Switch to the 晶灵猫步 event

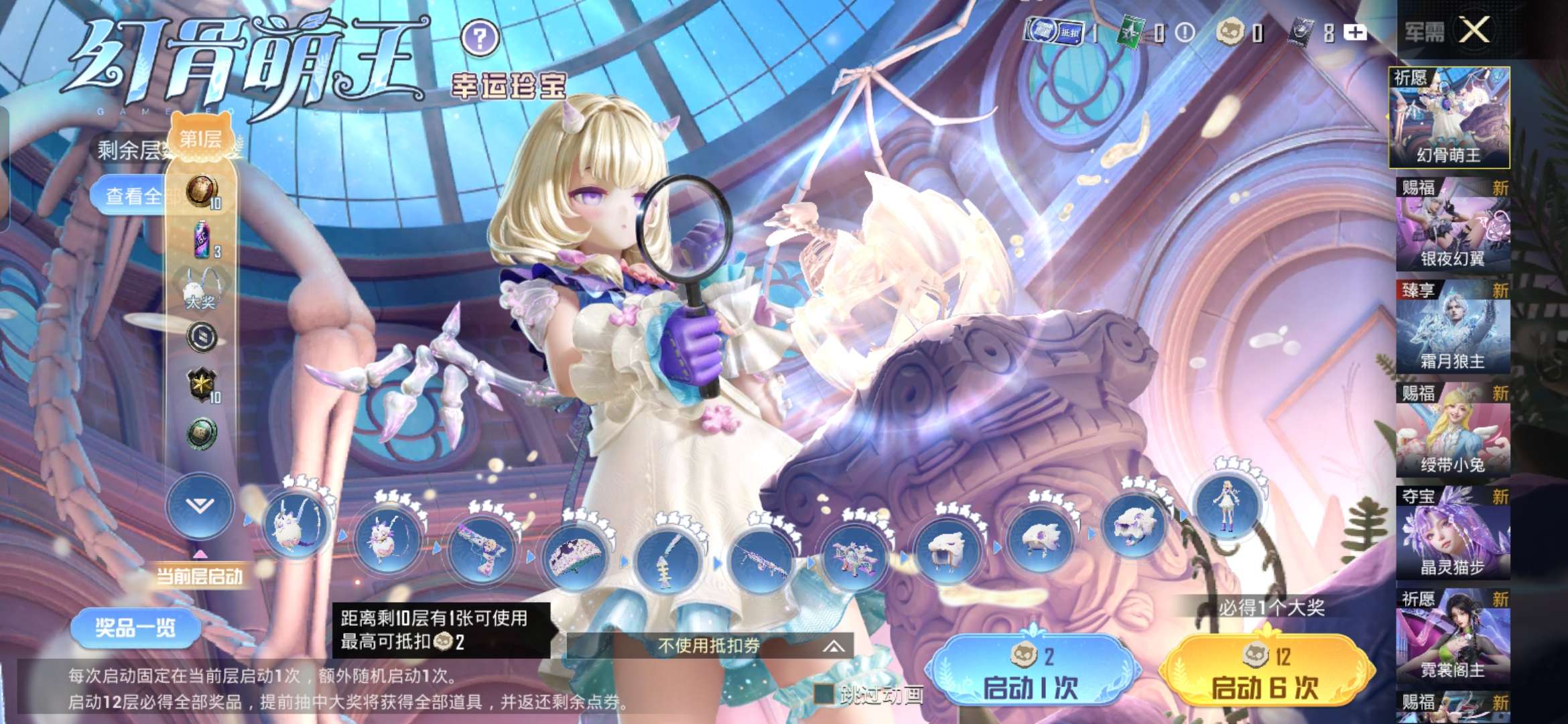click(1453, 533)
